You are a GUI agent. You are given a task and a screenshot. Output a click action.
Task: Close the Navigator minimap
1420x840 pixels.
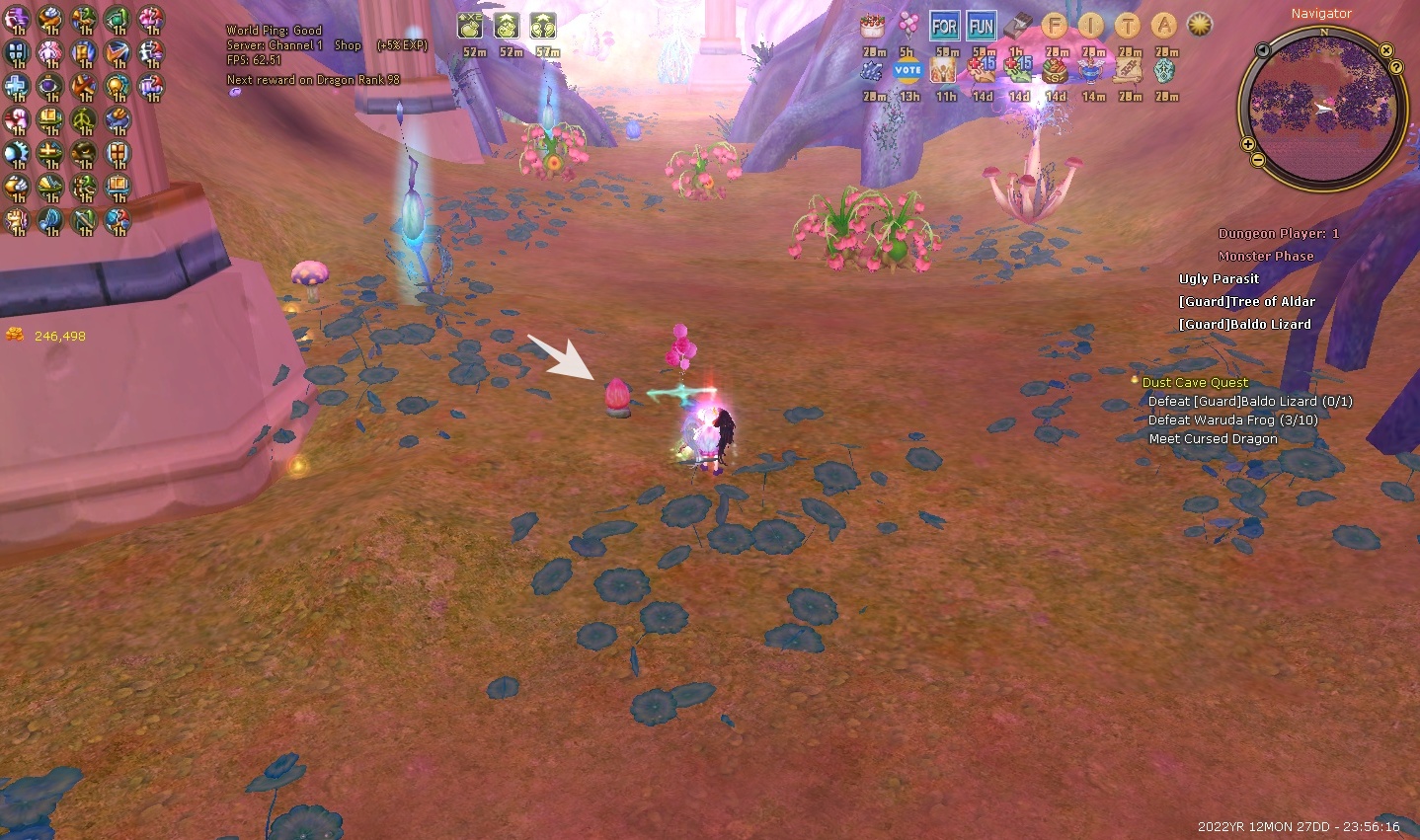1386,50
